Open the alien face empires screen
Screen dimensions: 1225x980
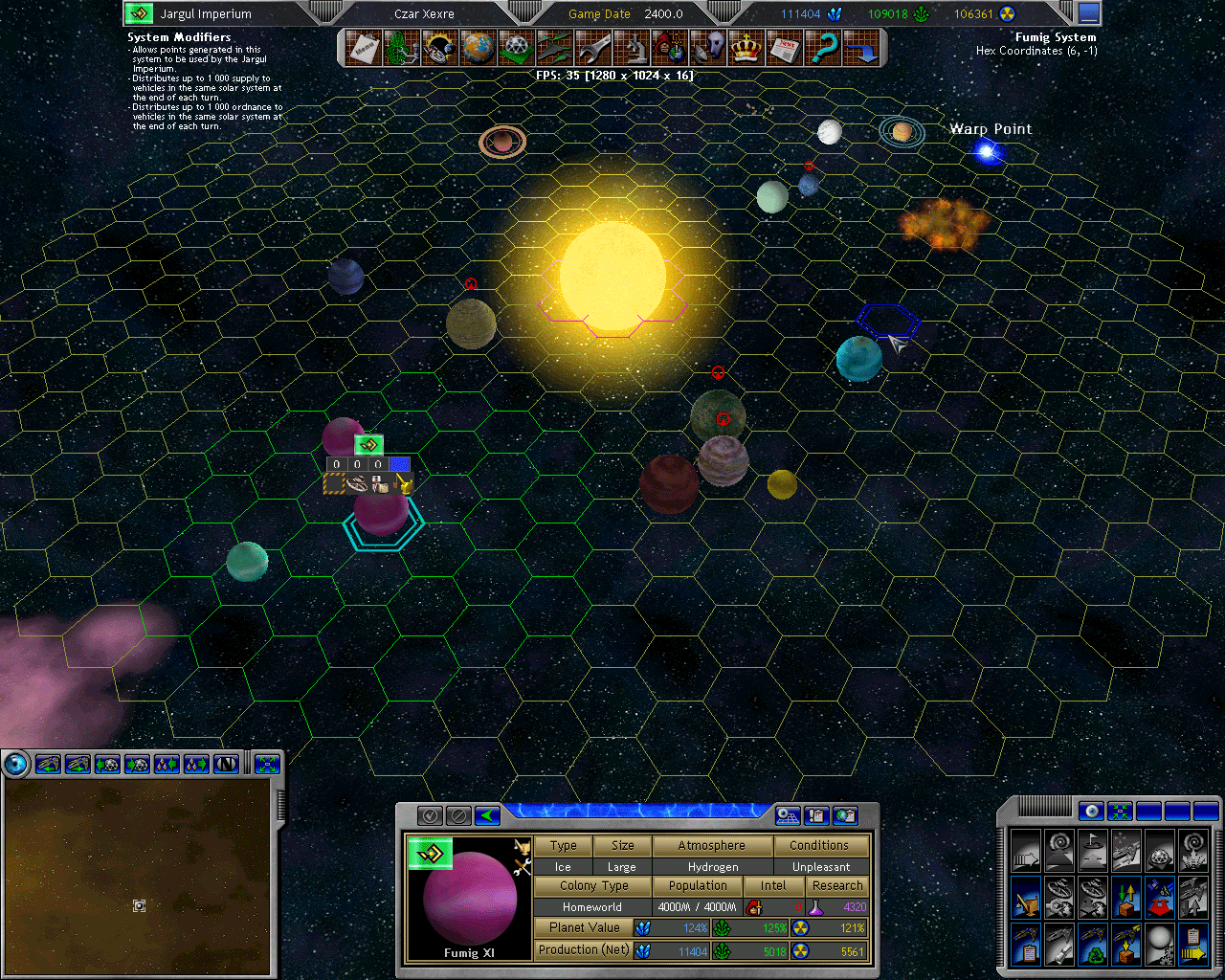[x=709, y=48]
